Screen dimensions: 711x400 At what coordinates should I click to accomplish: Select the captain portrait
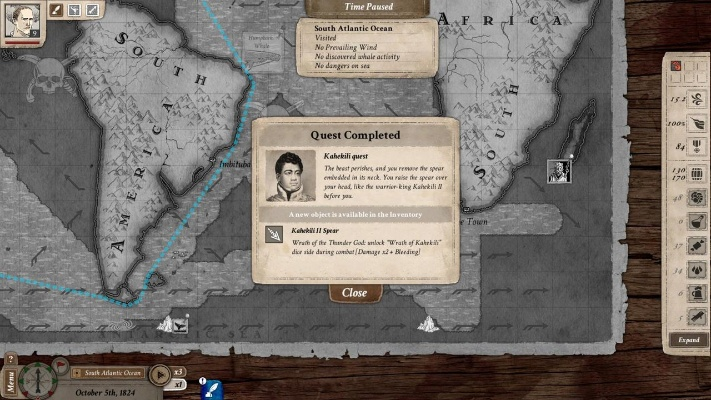click(20, 19)
